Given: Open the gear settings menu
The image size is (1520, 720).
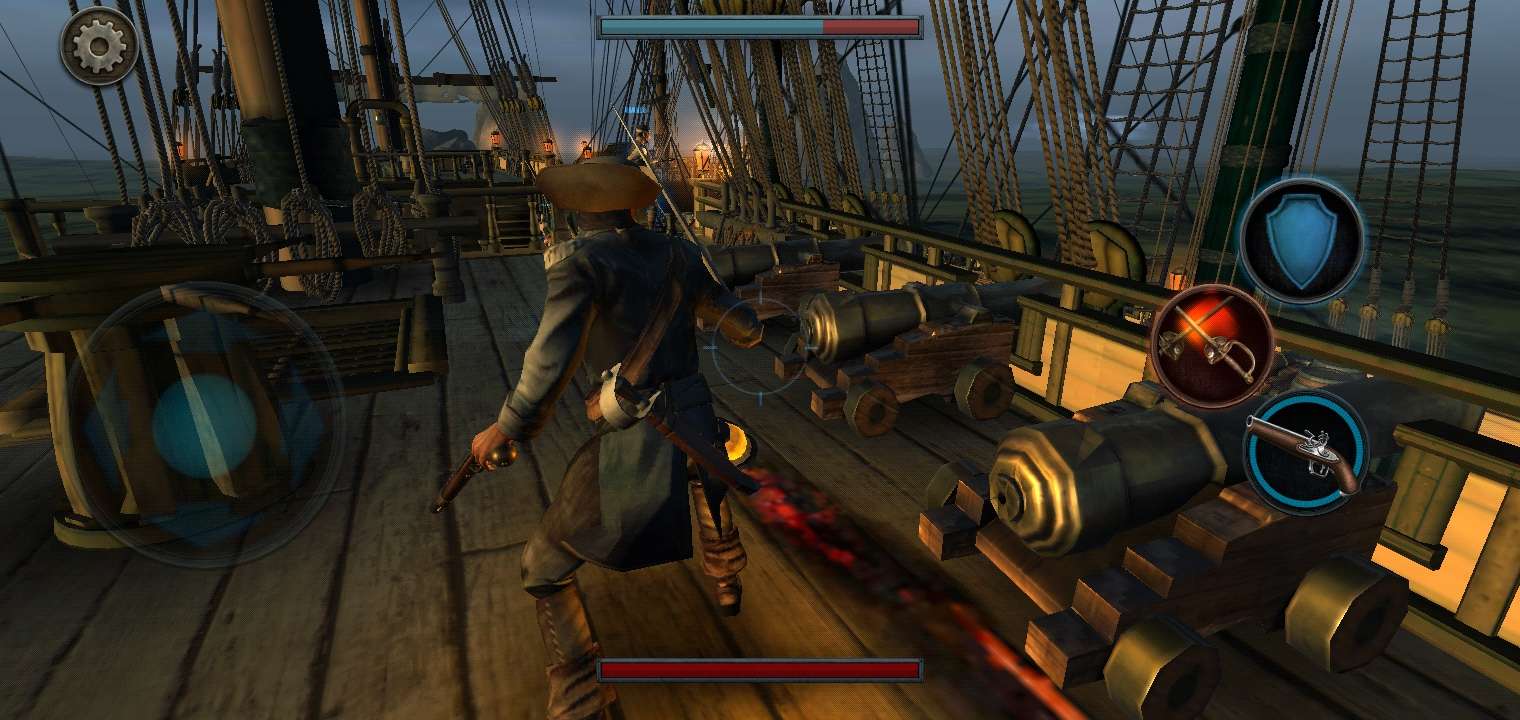Looking at the screenshot, I should click(x=99, y=46).
